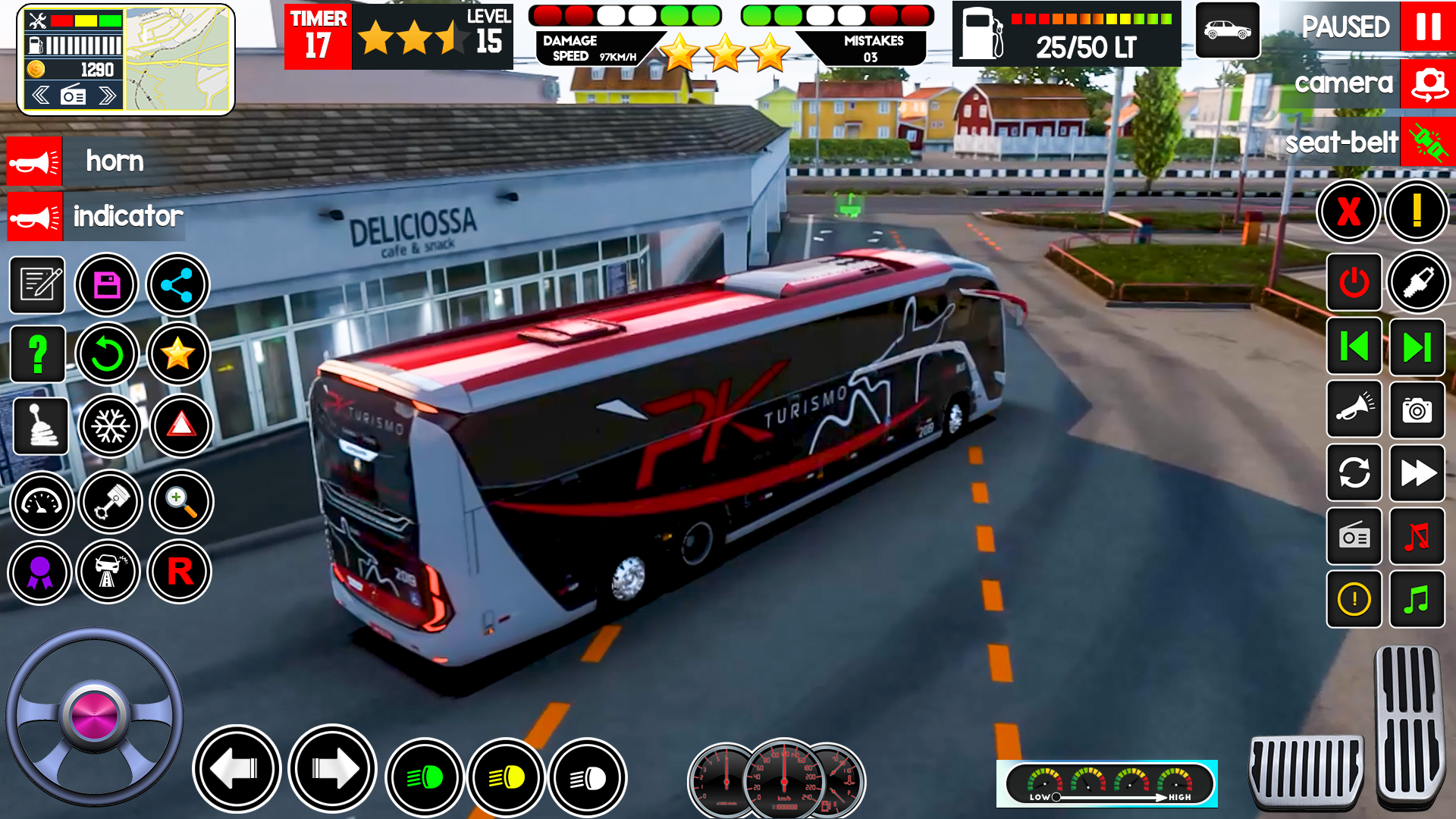Click the purple award ribbon icon
1456x819 pixels.
coord(41,573)
